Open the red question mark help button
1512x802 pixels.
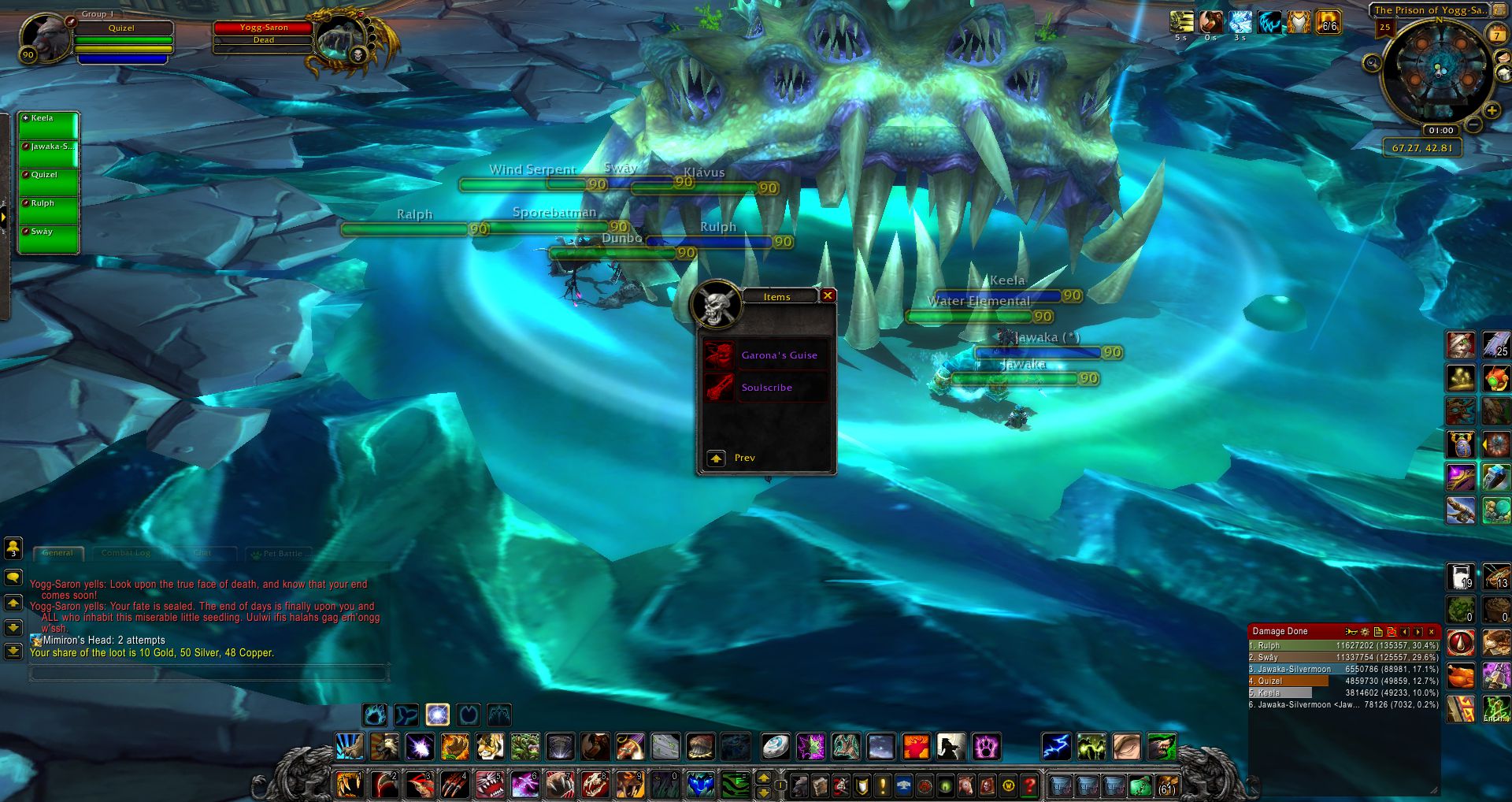click(x=1028, y=785)
